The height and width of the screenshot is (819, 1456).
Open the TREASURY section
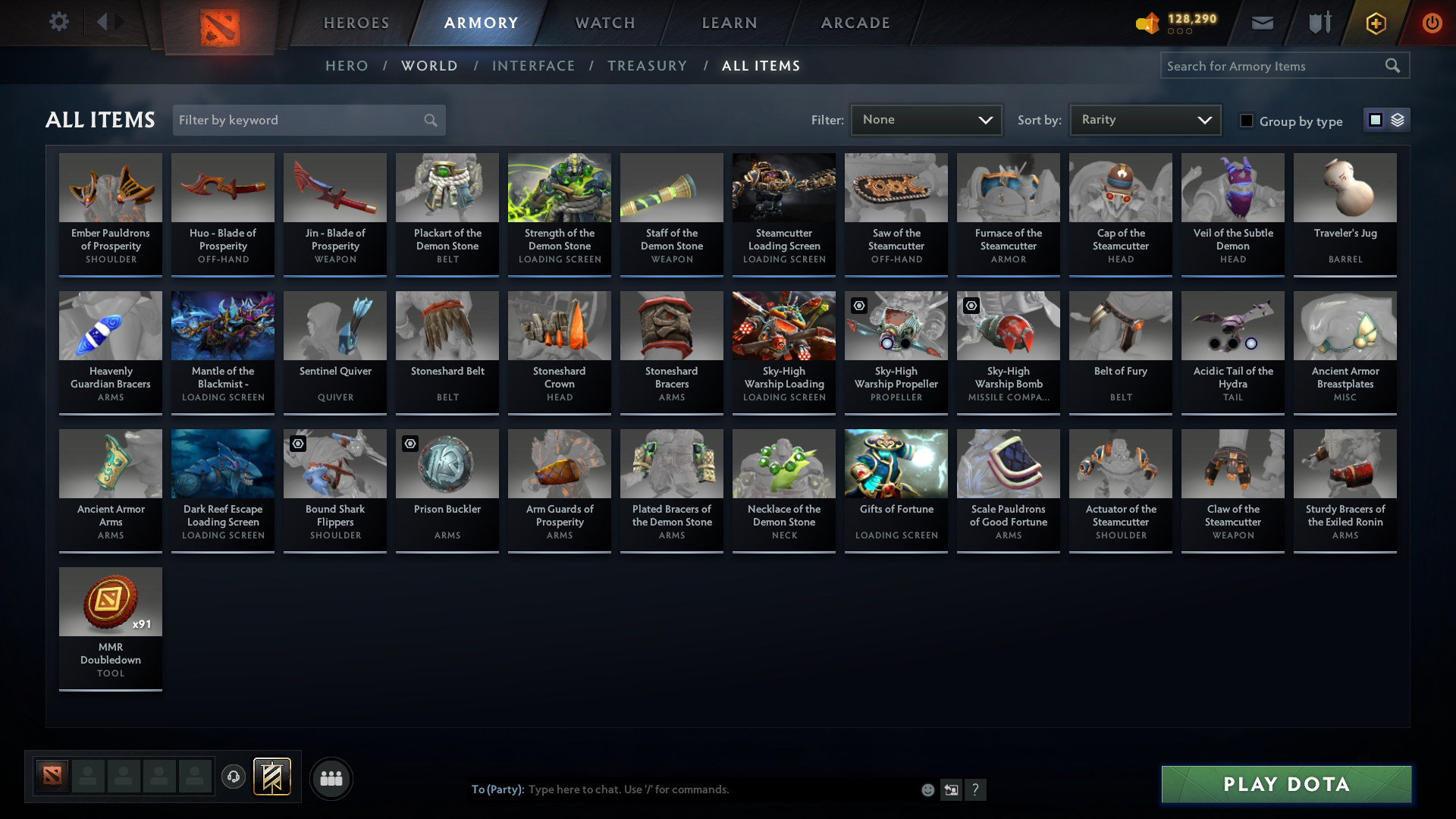point(647,66)
